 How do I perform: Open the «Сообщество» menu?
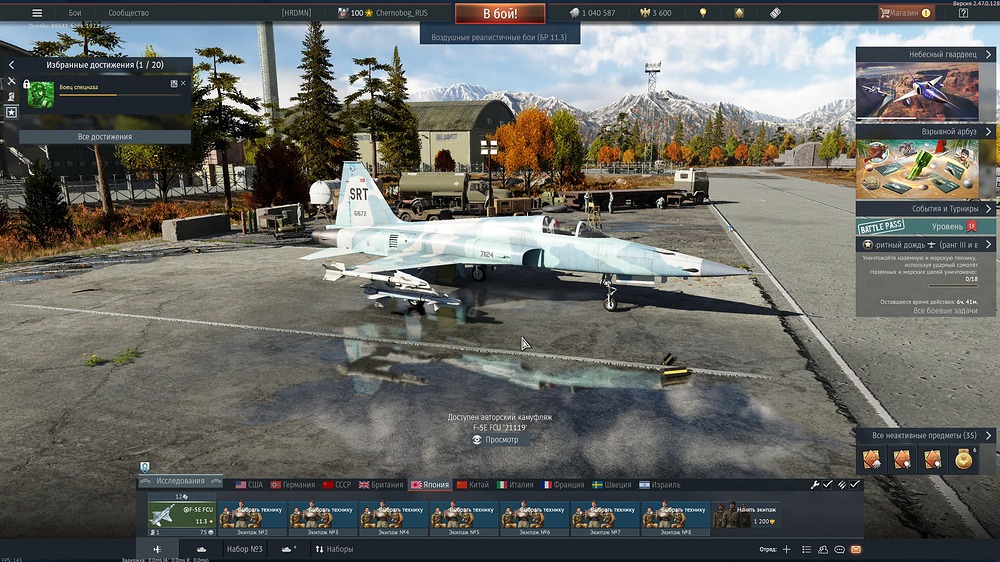tap(128, 13)
